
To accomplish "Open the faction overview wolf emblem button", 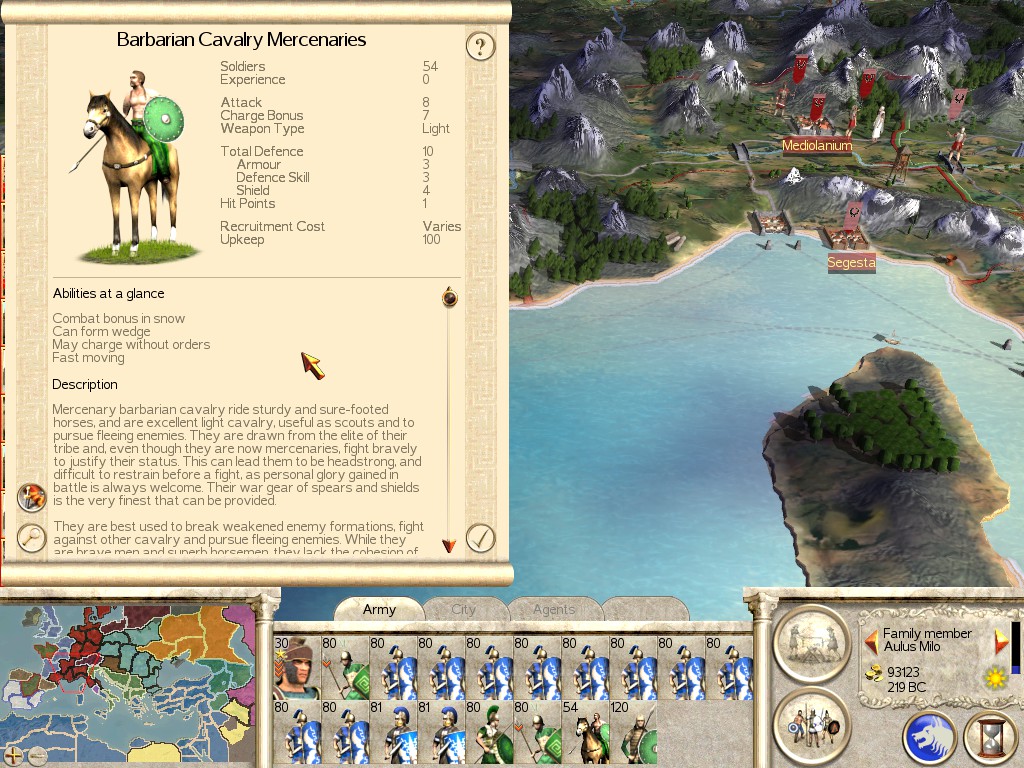I will click(x=929, y=738).
